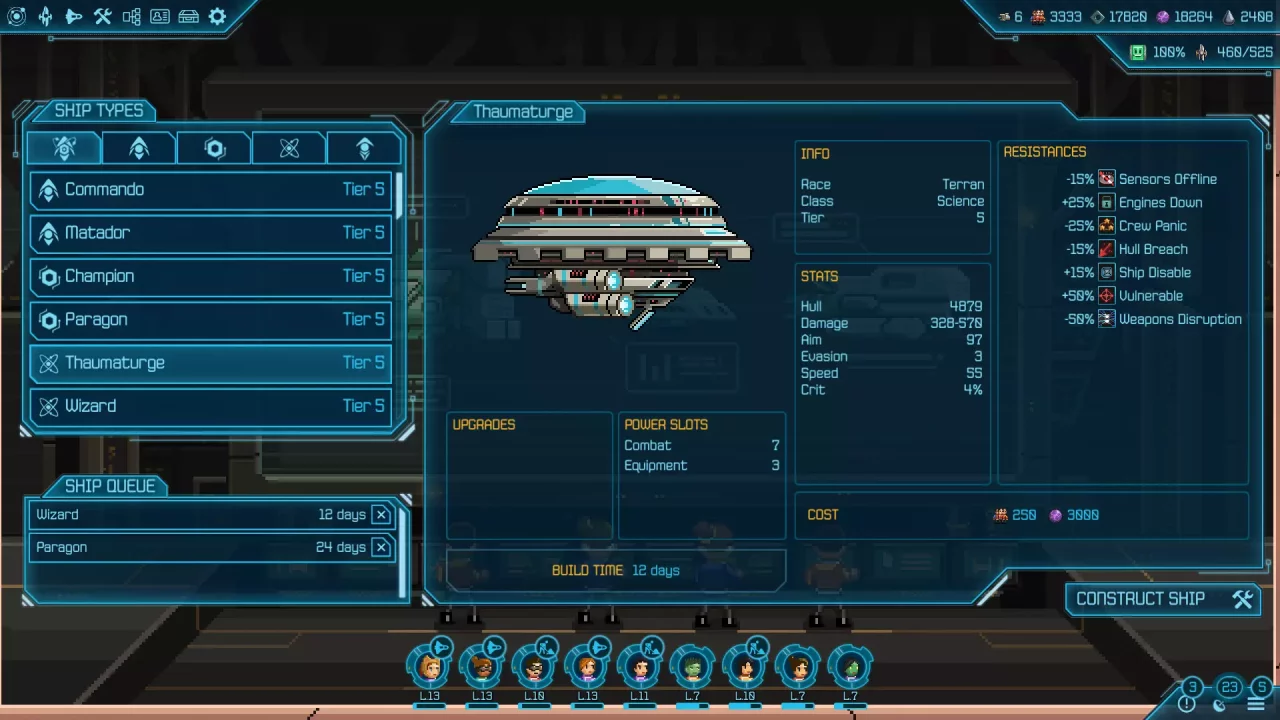The image size is (1280, 720).
Task: Open the star system map icon
Action: pyautogui.click(x=17, y=16)
